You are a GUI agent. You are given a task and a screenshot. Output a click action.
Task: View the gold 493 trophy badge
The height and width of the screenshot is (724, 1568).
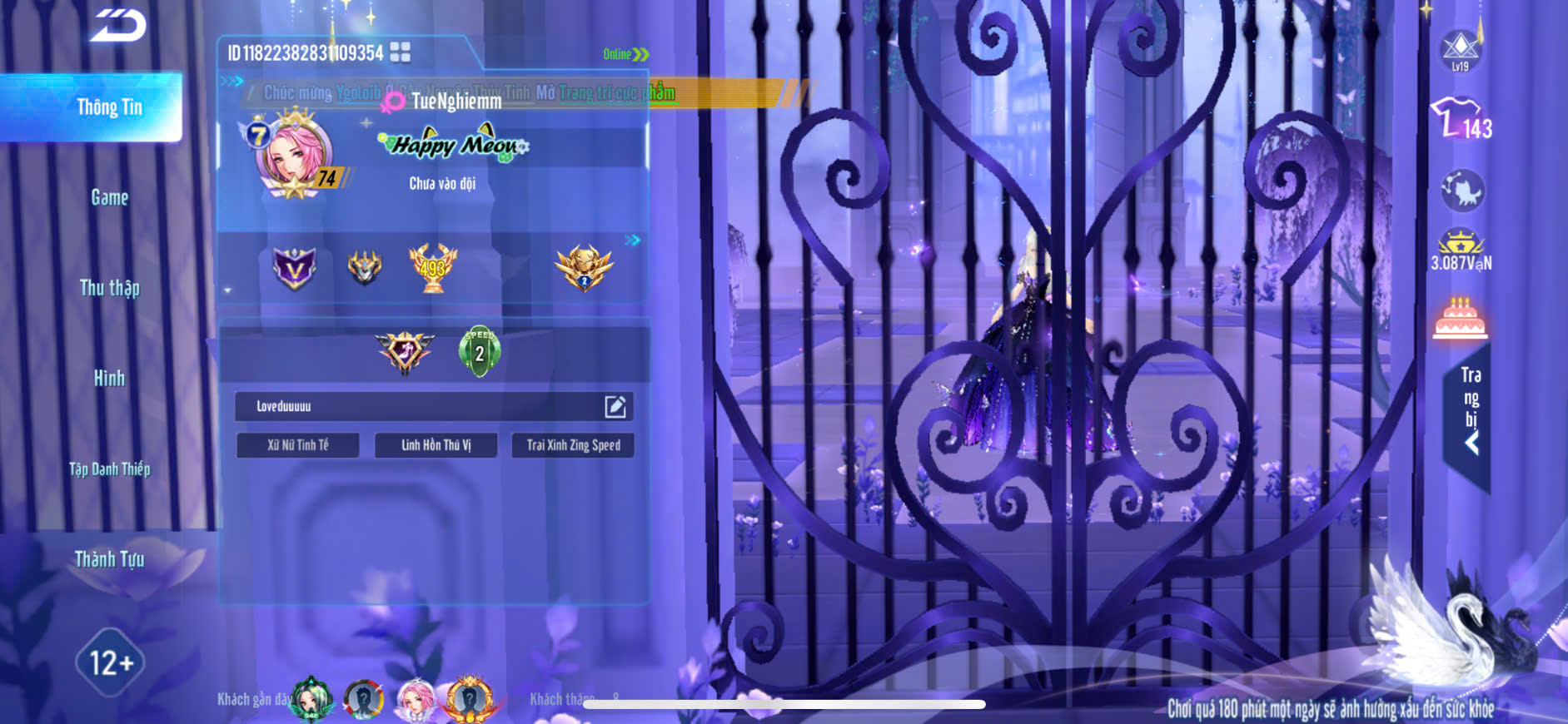[432, 267]
